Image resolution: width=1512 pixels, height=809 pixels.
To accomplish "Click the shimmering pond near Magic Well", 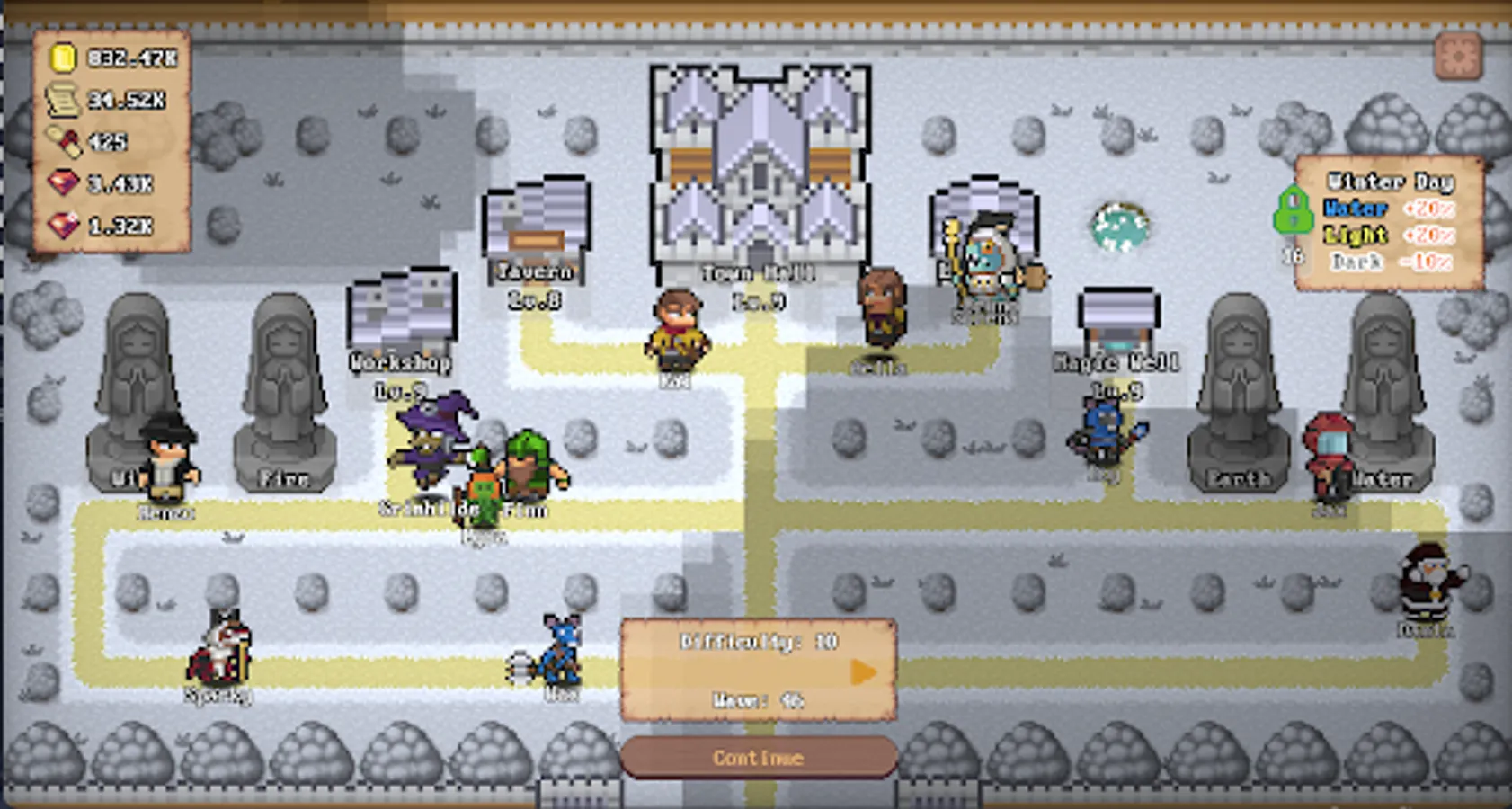I will (1117, 227).
